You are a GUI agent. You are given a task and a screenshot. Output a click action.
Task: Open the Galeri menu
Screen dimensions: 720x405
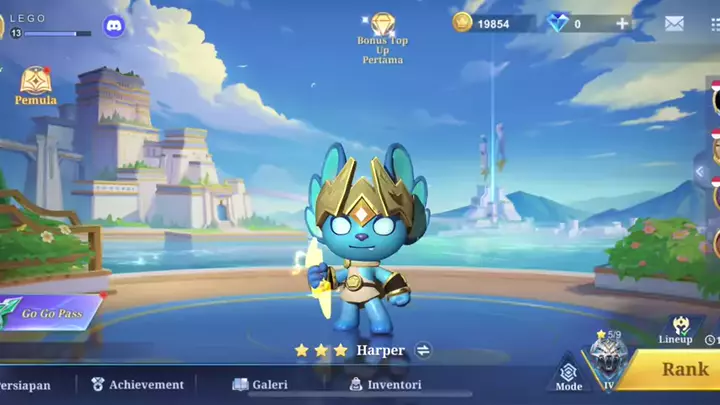pos(260,384)
